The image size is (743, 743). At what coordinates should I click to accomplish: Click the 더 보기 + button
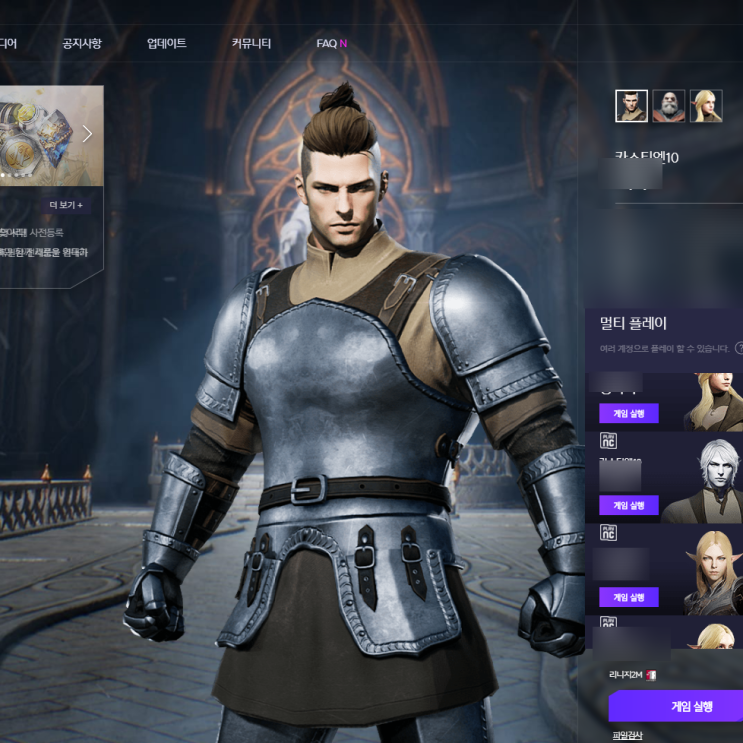tap(66, 205)
